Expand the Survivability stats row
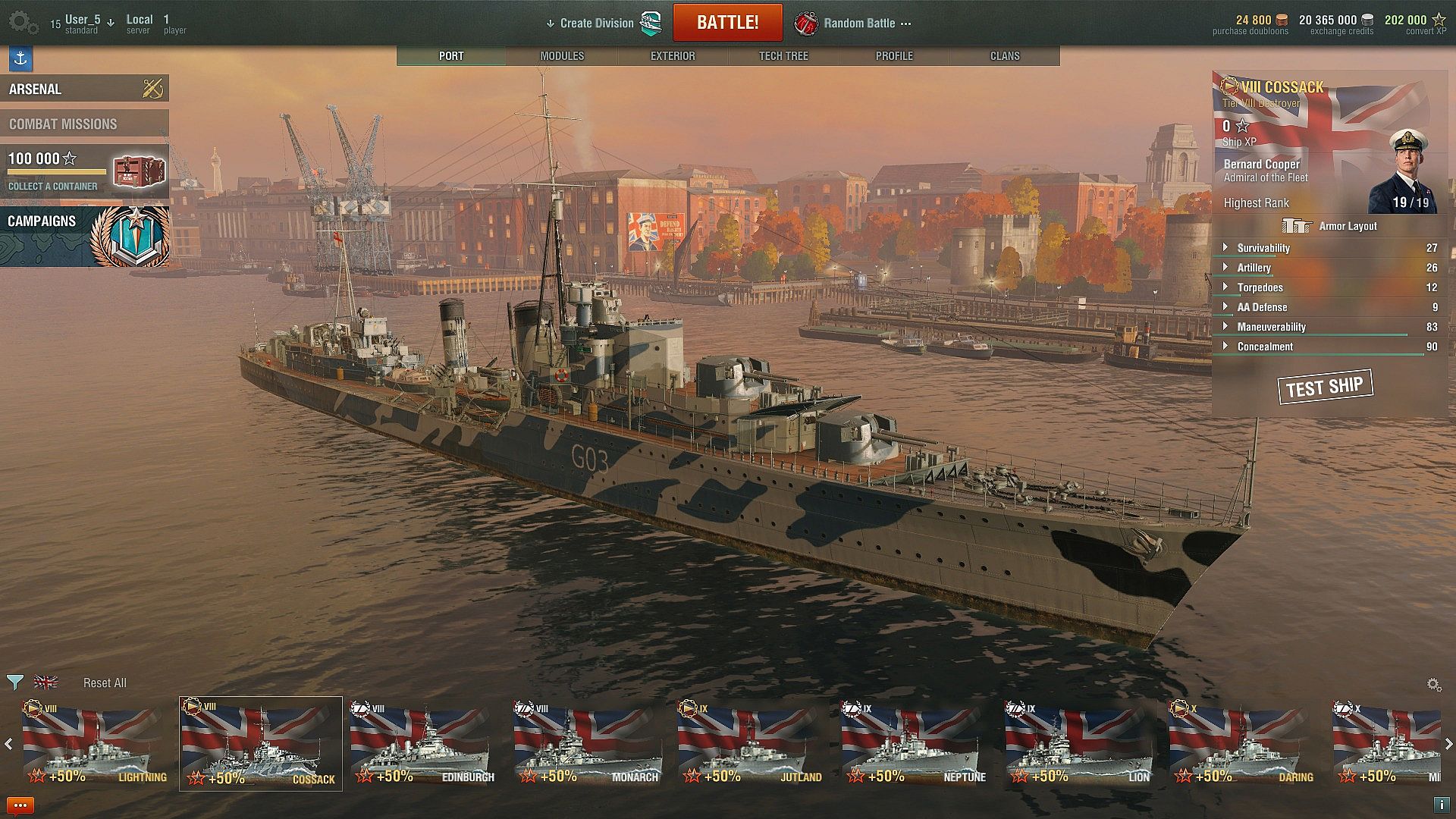 1263,248
